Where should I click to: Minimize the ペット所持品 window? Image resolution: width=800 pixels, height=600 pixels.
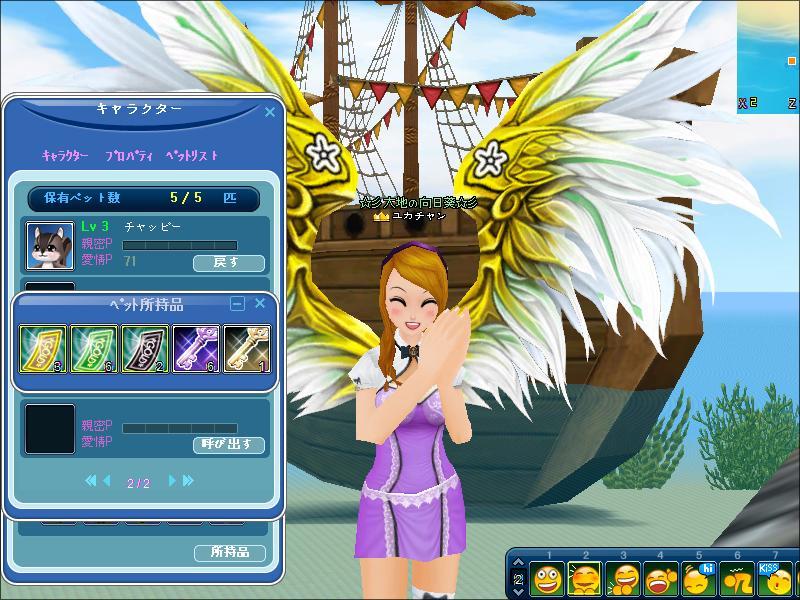pyautogui.click(x=237, y=304)
